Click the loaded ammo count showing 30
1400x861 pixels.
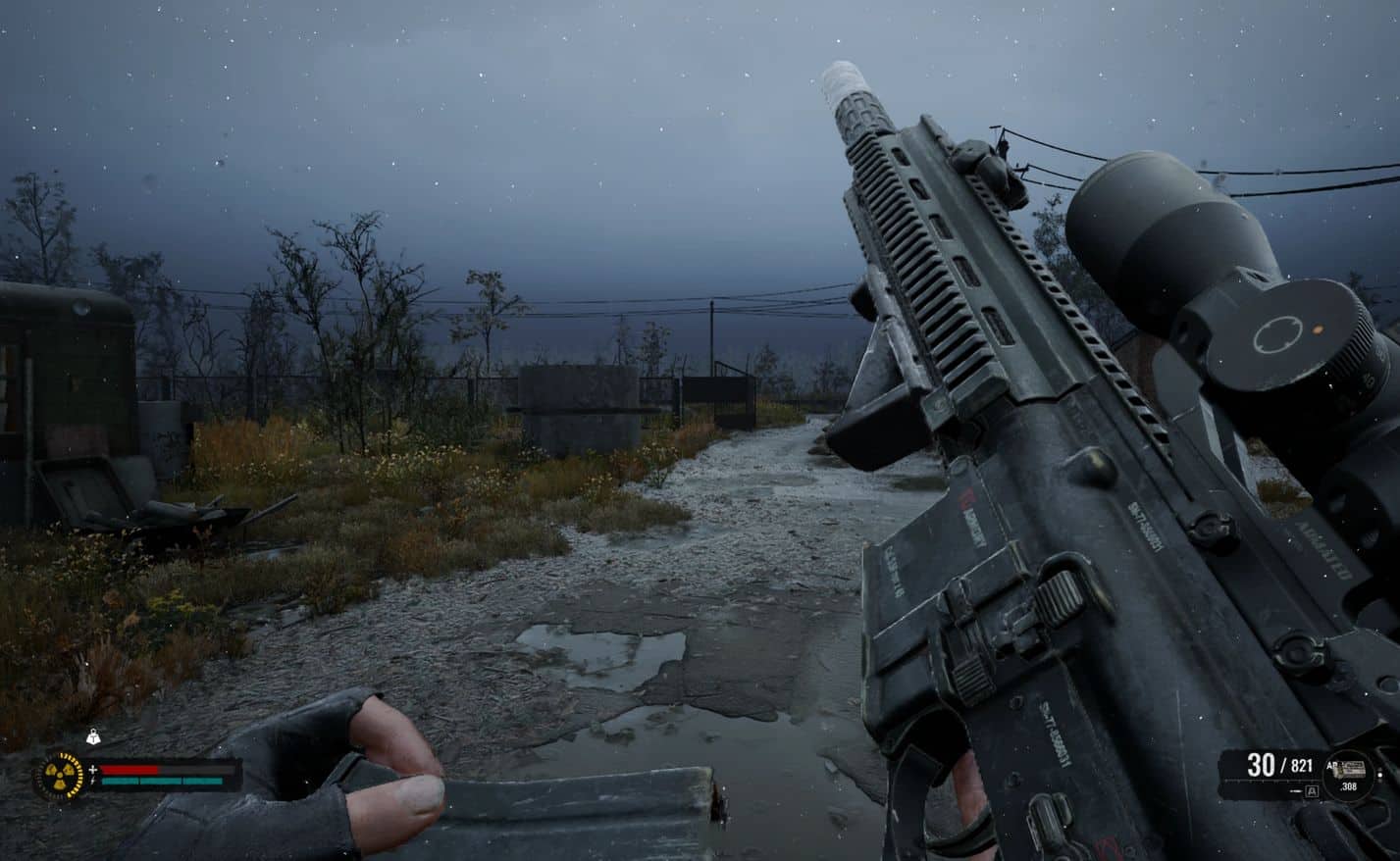pyautogui.click(x=1263, y=764)
